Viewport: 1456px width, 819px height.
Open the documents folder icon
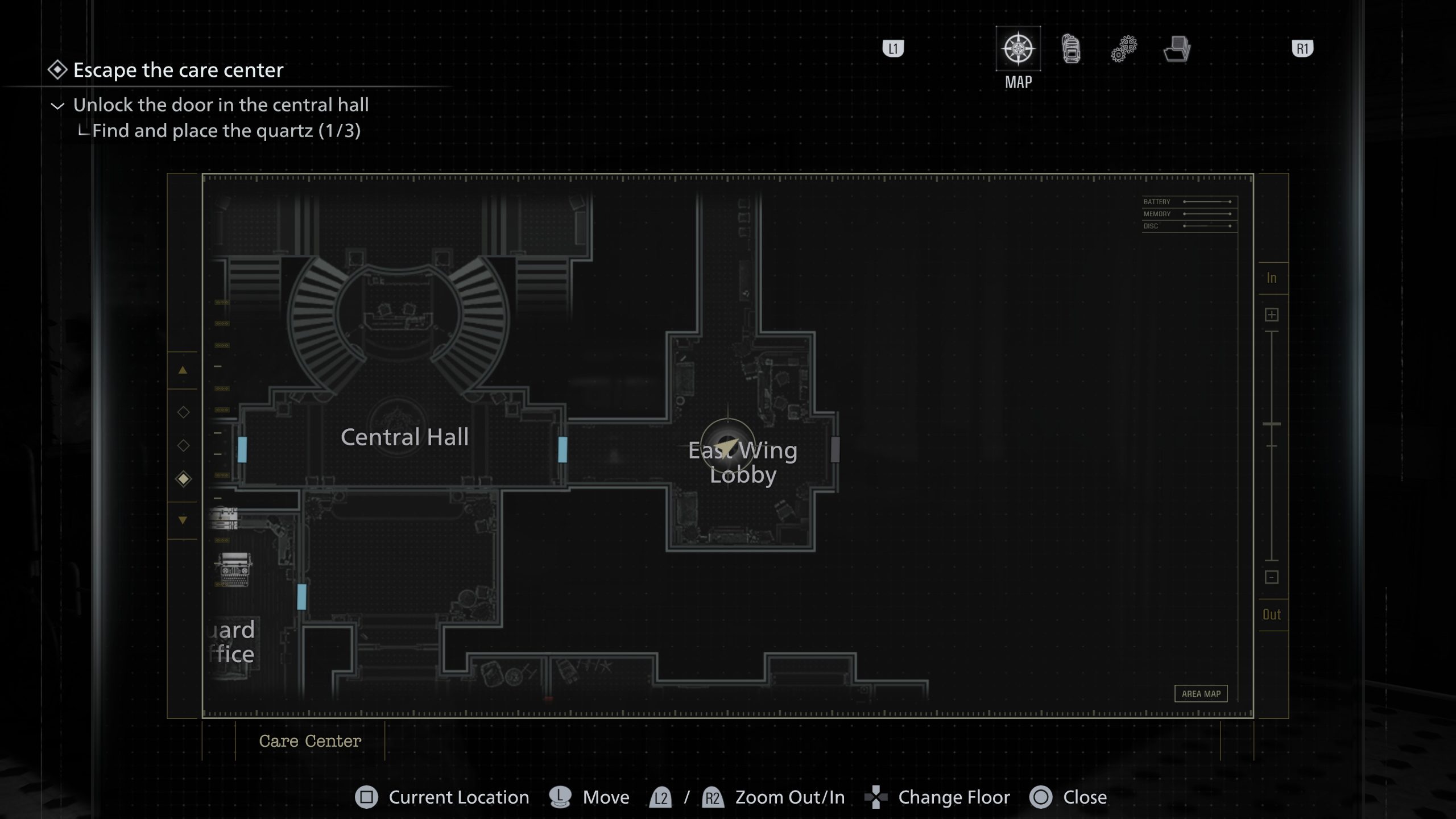pyautogui.click(x=1178, y=49)
